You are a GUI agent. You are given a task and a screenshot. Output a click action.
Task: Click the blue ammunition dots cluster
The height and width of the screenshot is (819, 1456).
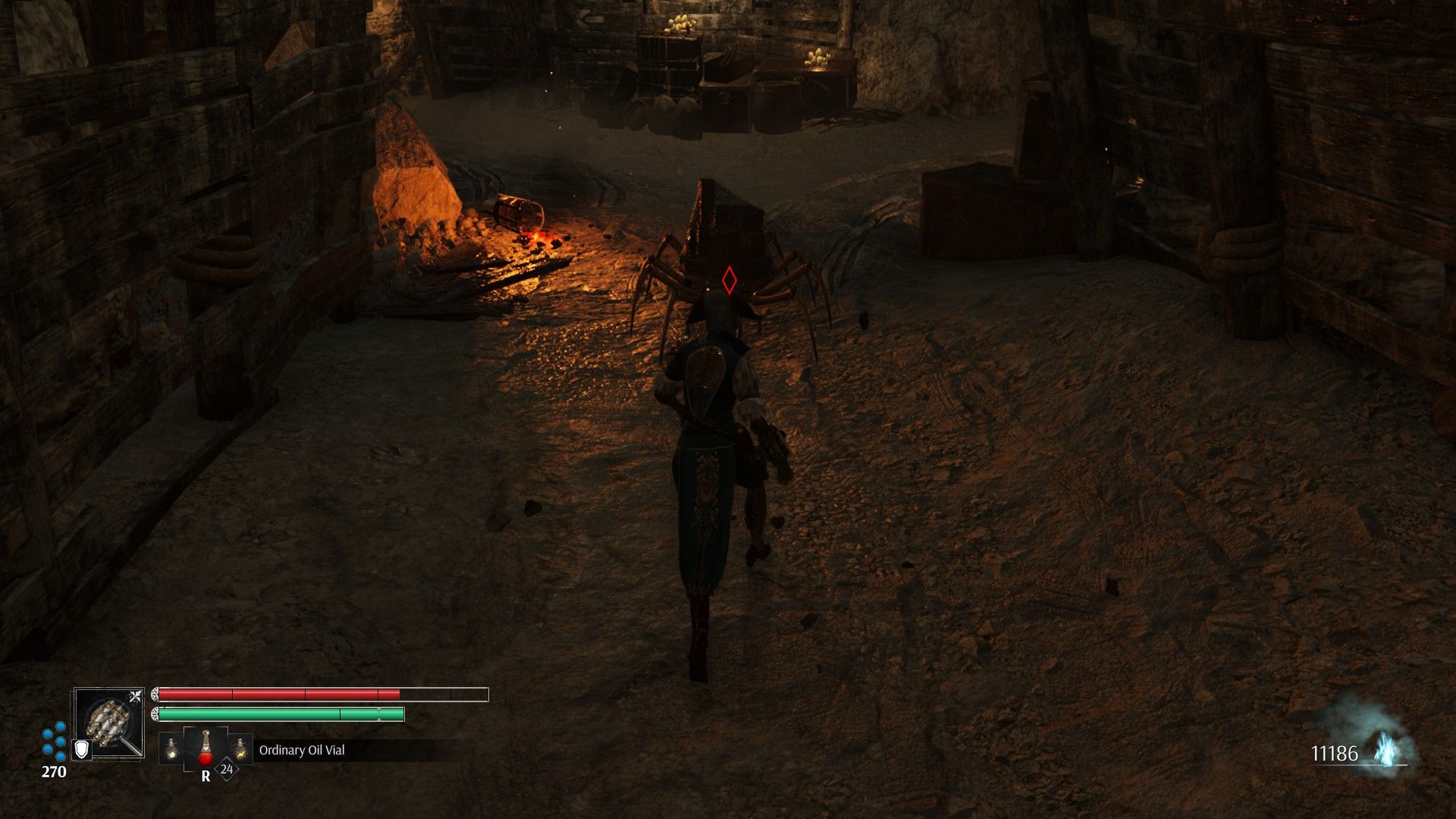[54, 741]
